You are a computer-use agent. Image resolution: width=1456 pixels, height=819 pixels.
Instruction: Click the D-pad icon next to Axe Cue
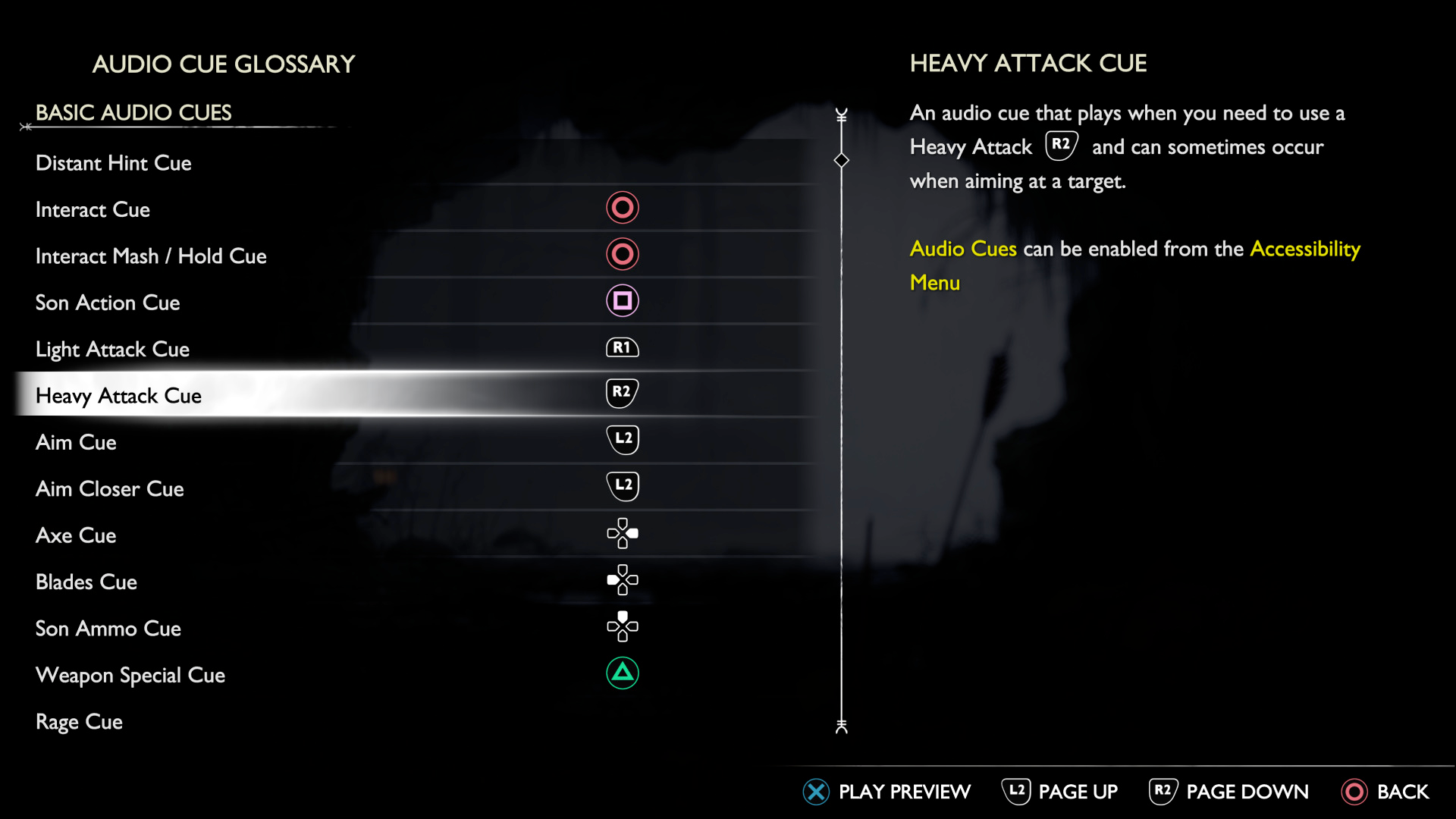623,533
